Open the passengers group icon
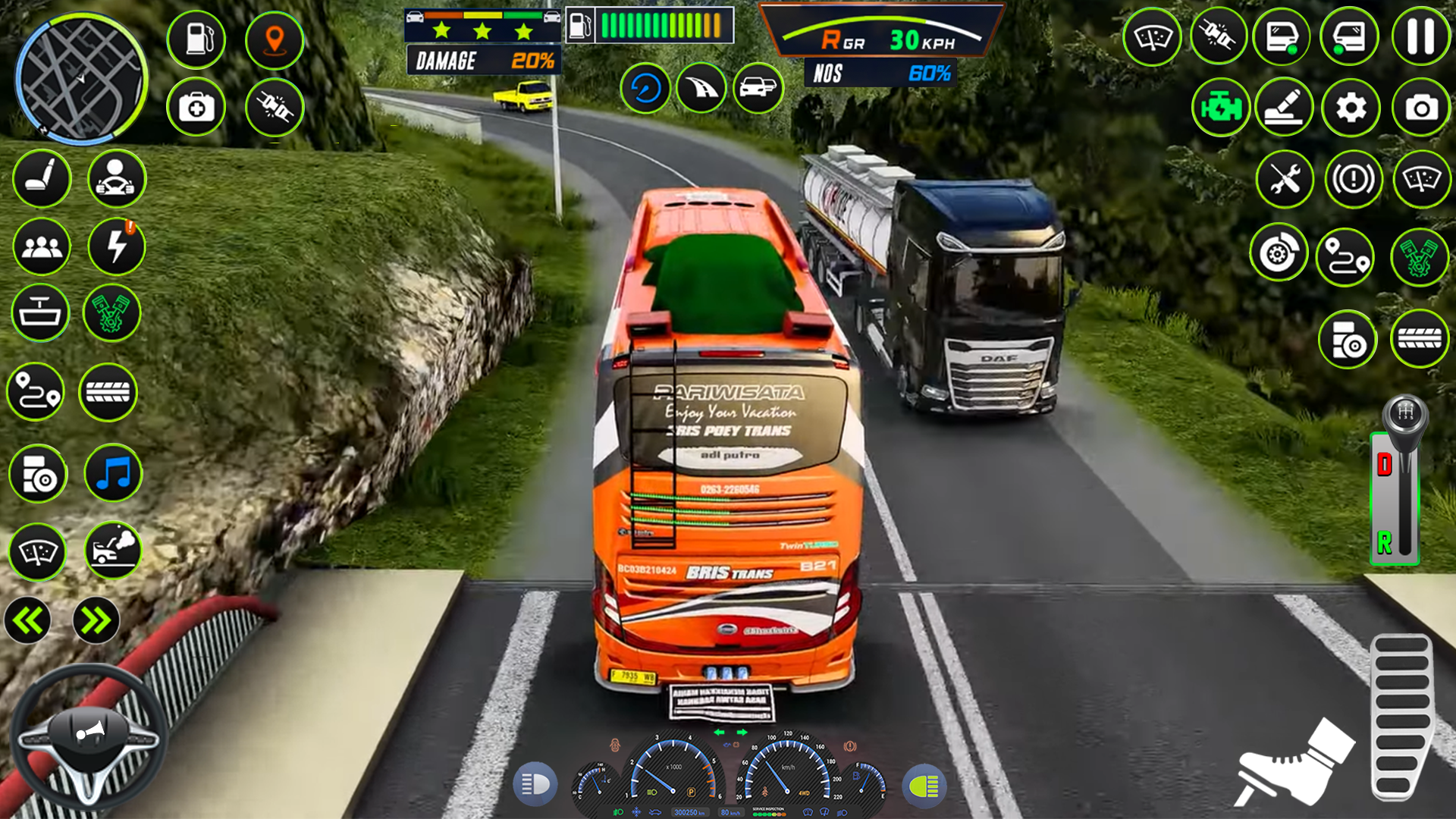 [x=42, y=246]
